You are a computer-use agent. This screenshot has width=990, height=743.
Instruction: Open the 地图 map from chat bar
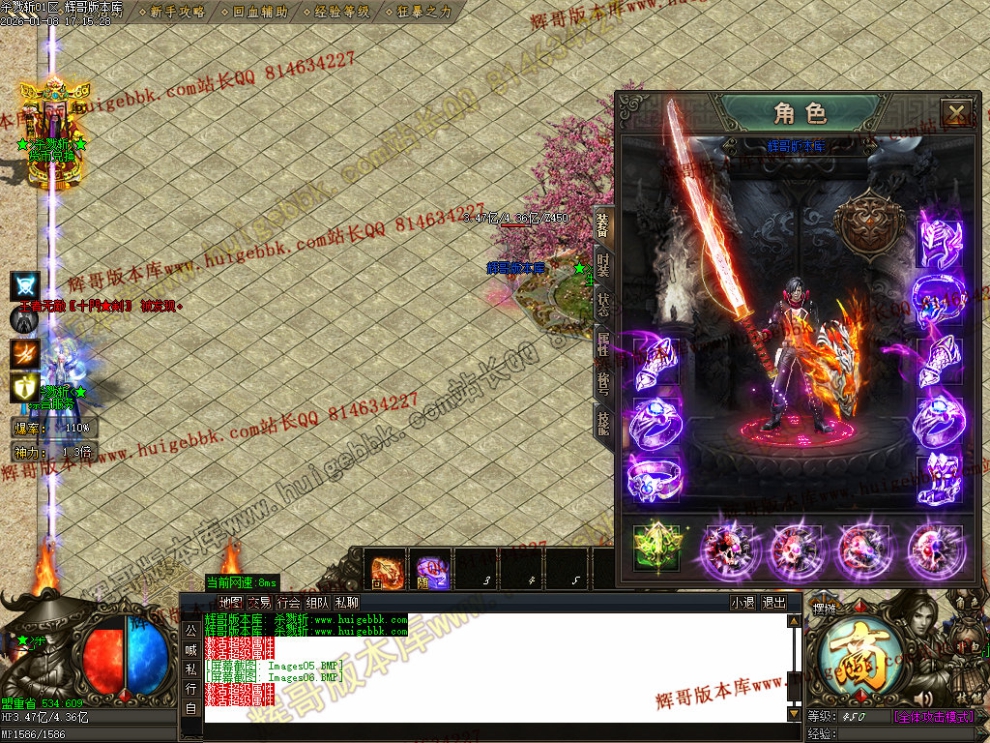(230, 603)
